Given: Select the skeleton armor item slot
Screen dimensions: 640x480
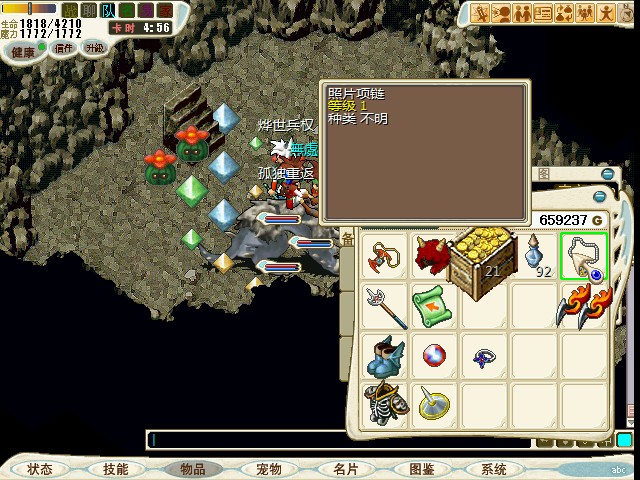Looking at the screenshot, I should 384,403.
